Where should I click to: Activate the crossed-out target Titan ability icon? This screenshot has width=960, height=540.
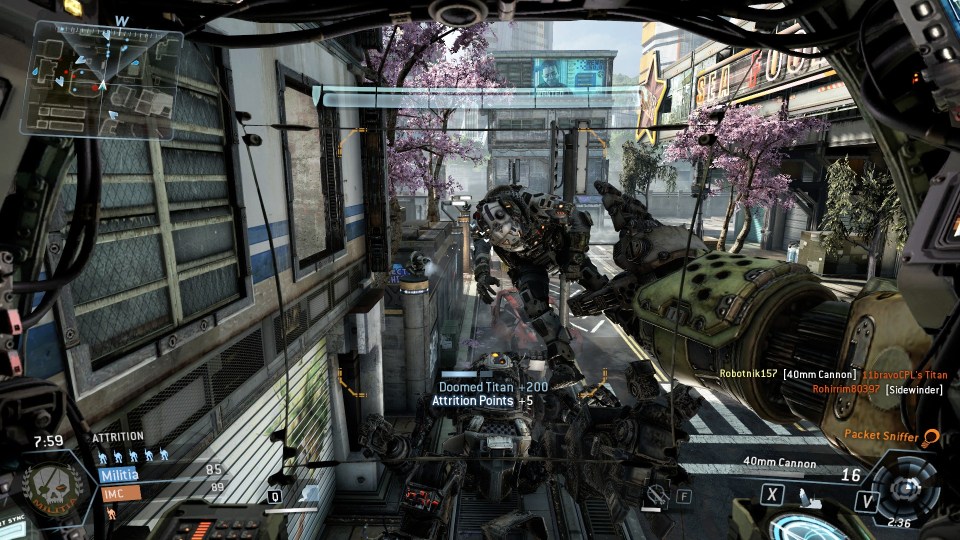tap(656, 494)
